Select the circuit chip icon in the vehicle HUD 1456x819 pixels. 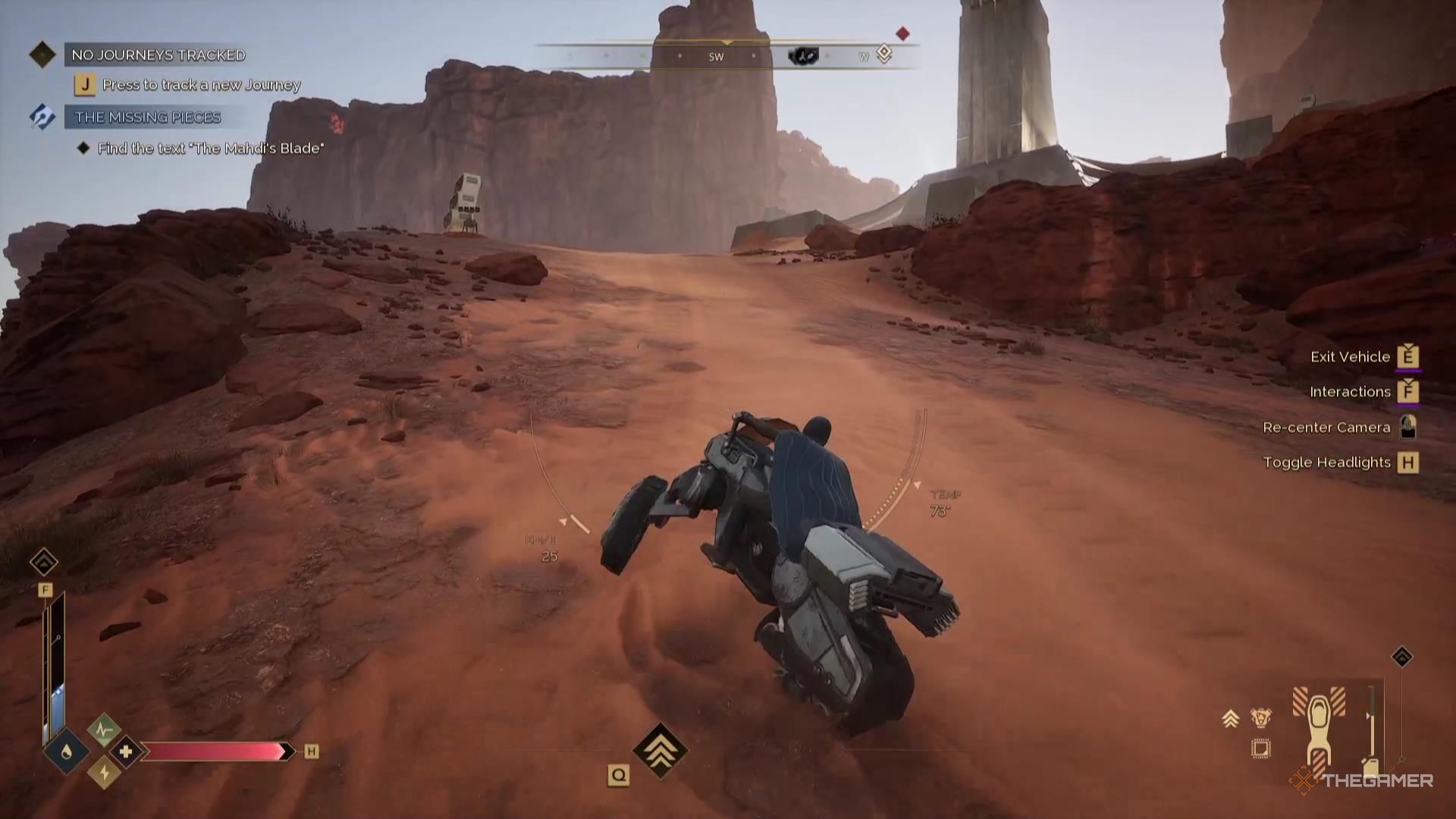pyautogui.click(x=1261, y=748)
